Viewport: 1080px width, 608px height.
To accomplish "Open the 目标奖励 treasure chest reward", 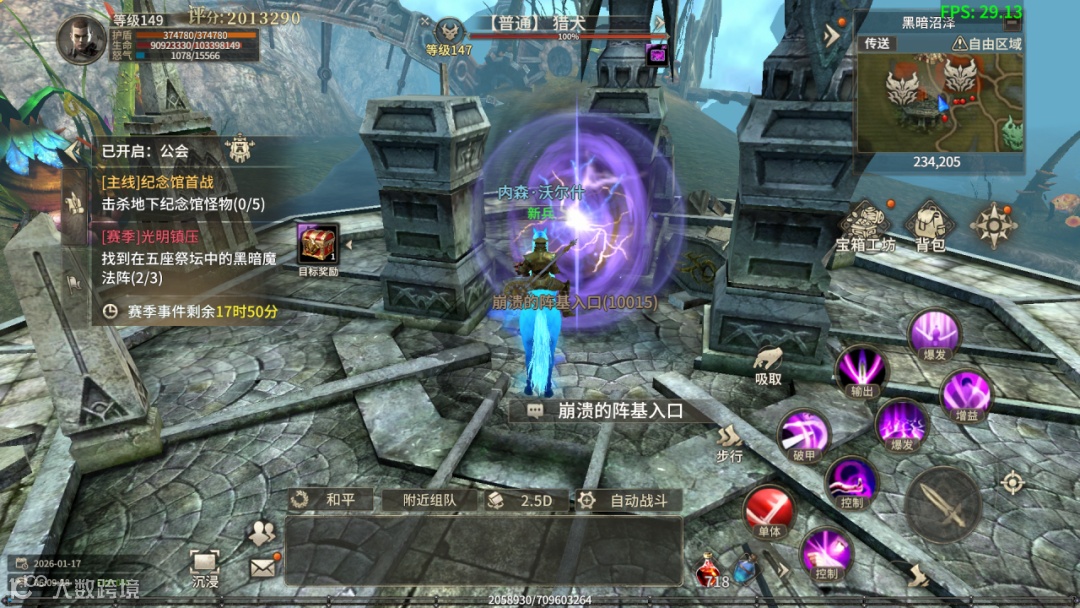I will [318, 246].
